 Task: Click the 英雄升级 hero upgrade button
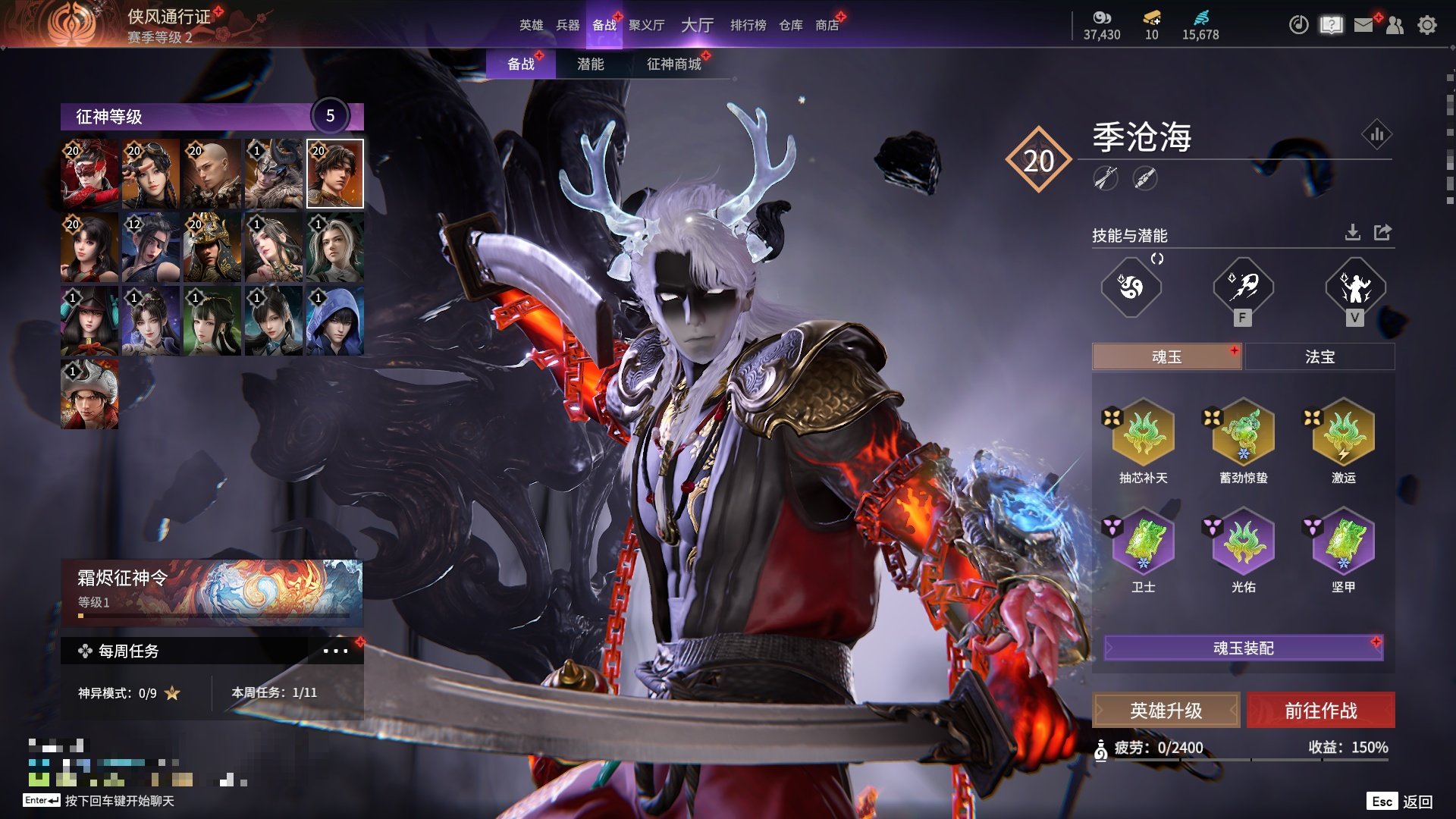1166,711
